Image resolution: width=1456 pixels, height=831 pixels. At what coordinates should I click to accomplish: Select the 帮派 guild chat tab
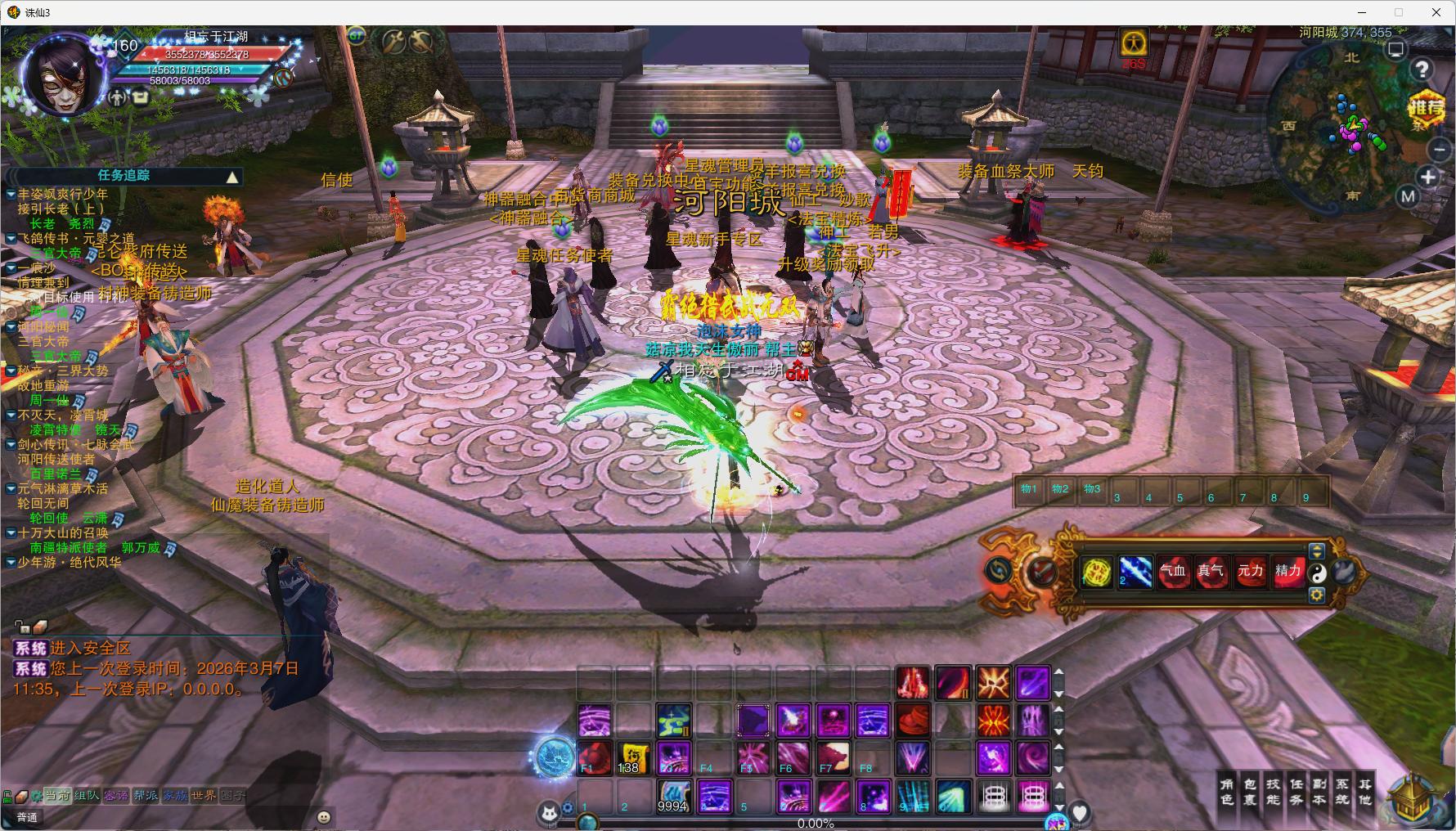coord(146,795)
